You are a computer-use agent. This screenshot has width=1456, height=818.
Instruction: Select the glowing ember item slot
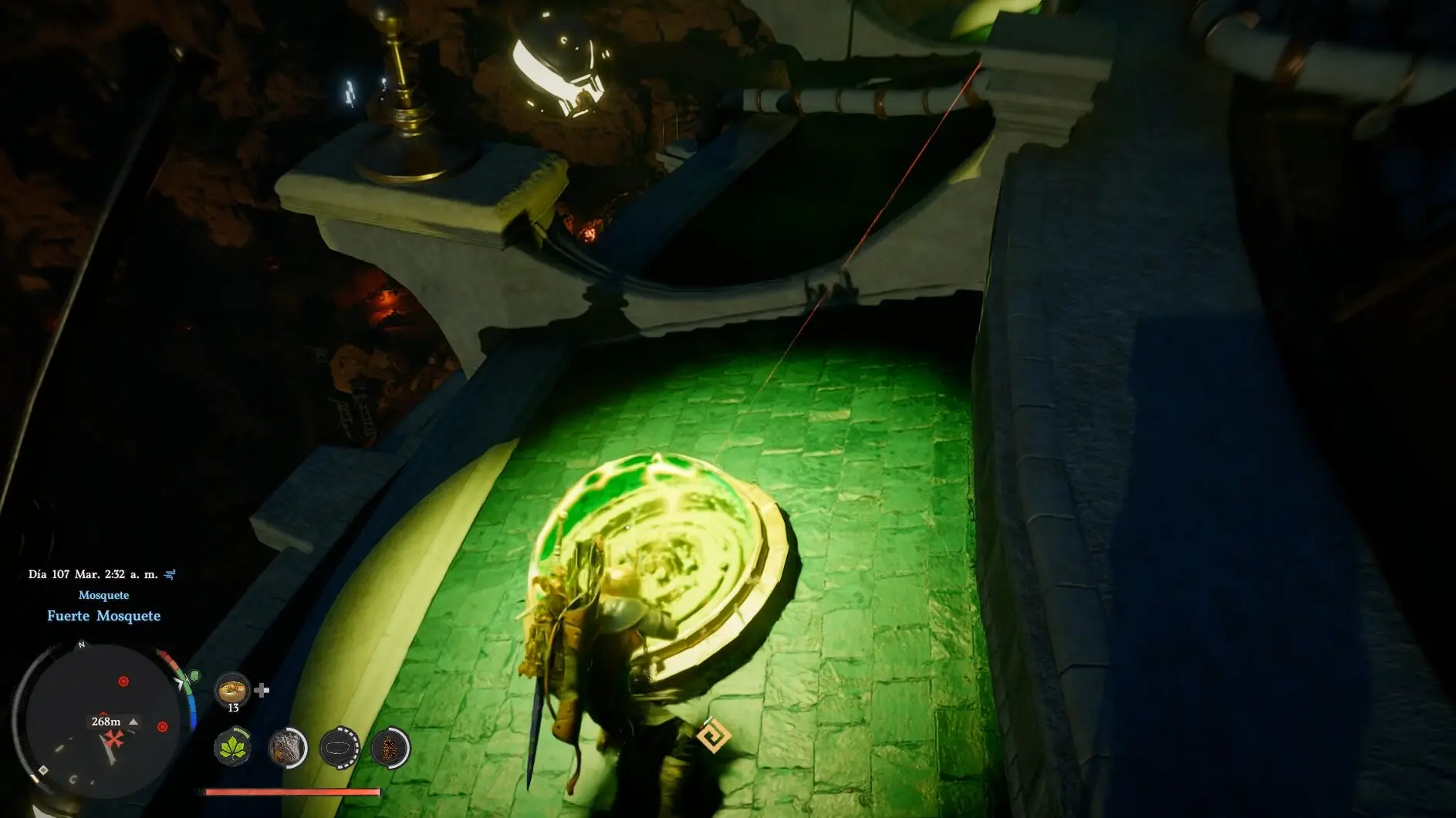(389, 748)
